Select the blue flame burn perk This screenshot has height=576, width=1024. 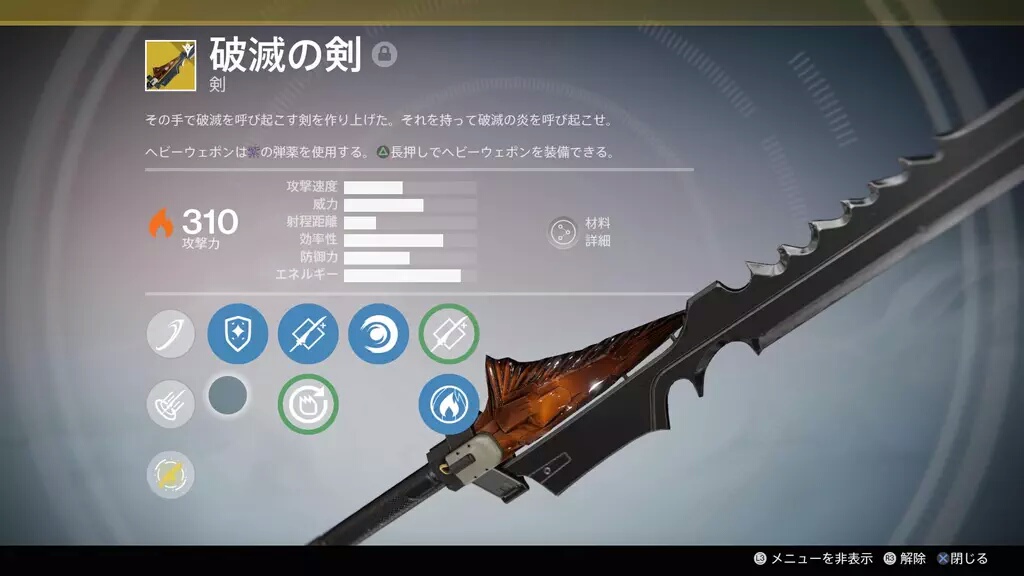[x=449, y=404]
